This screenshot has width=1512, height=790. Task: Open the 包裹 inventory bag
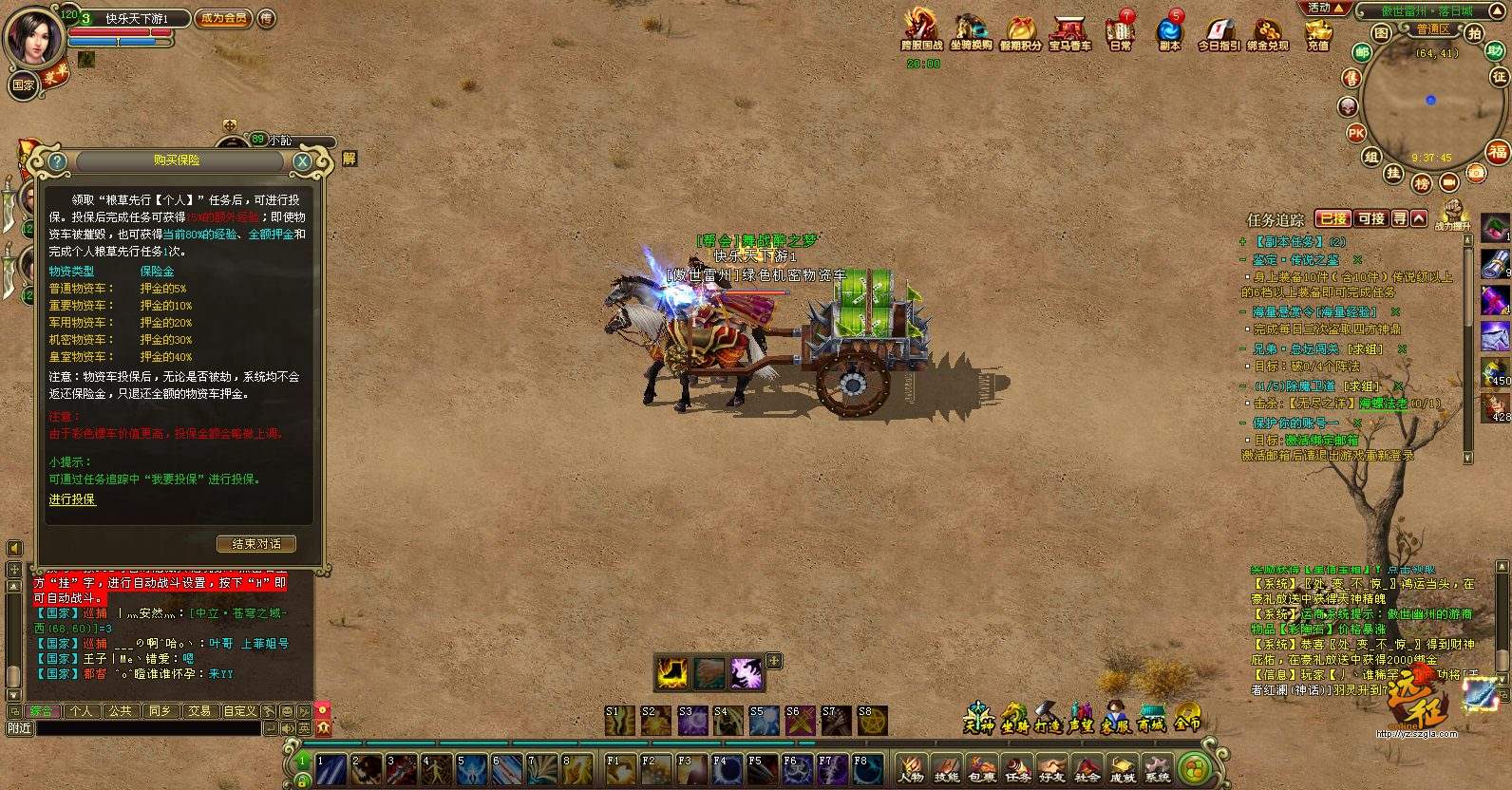pyautogui.click(x=982, y=769)
